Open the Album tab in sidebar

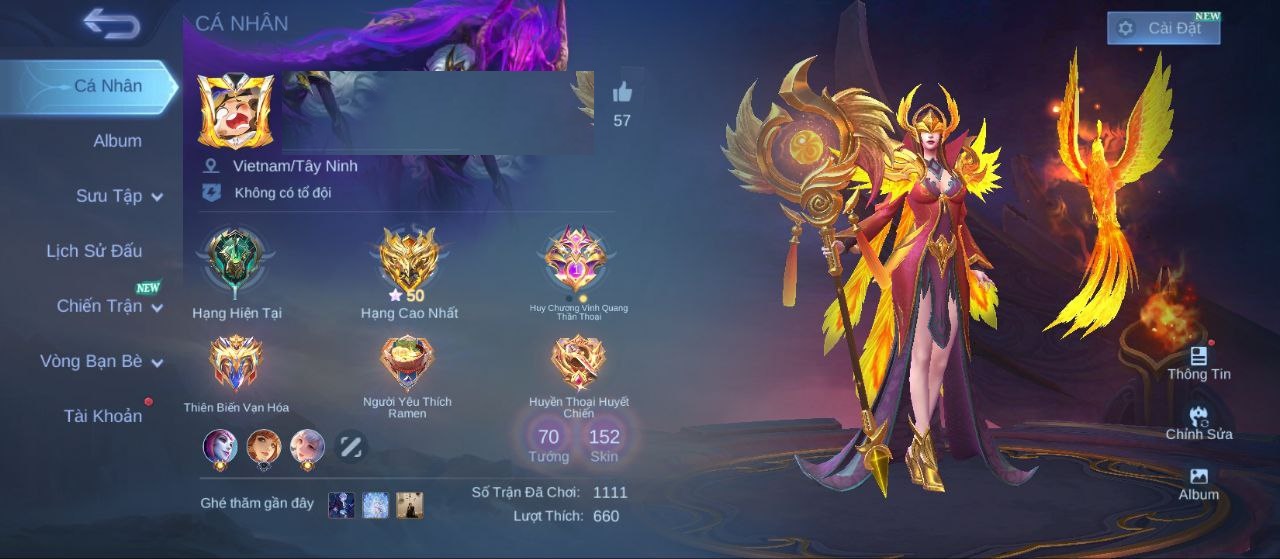pyautogui.click(x=117, y=141)
